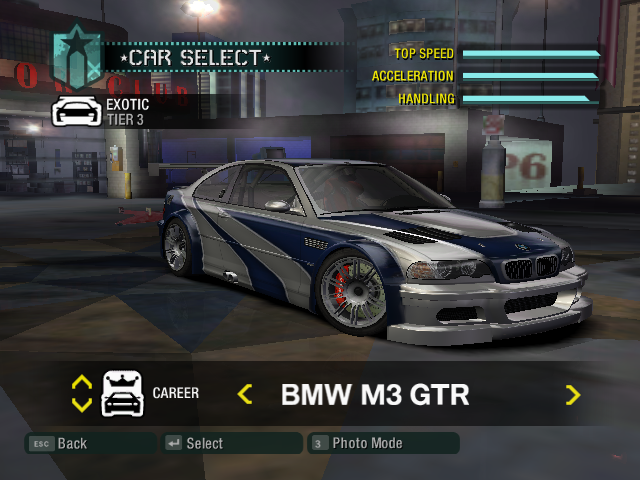Screen dimensions: 640x480
Task: Switch car category with the down arrow
Action: [x=82, y=405]
